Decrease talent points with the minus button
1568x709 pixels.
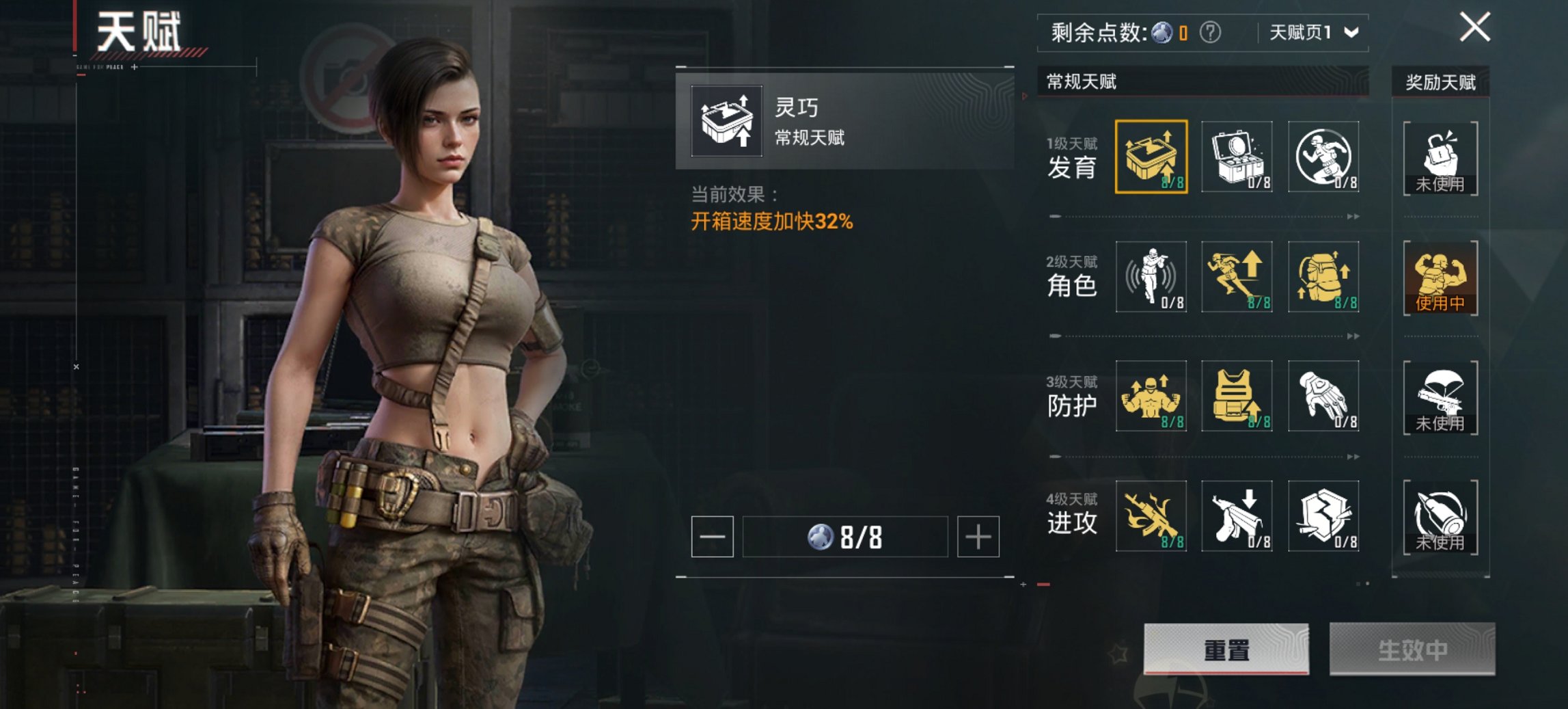click(712, 537)
